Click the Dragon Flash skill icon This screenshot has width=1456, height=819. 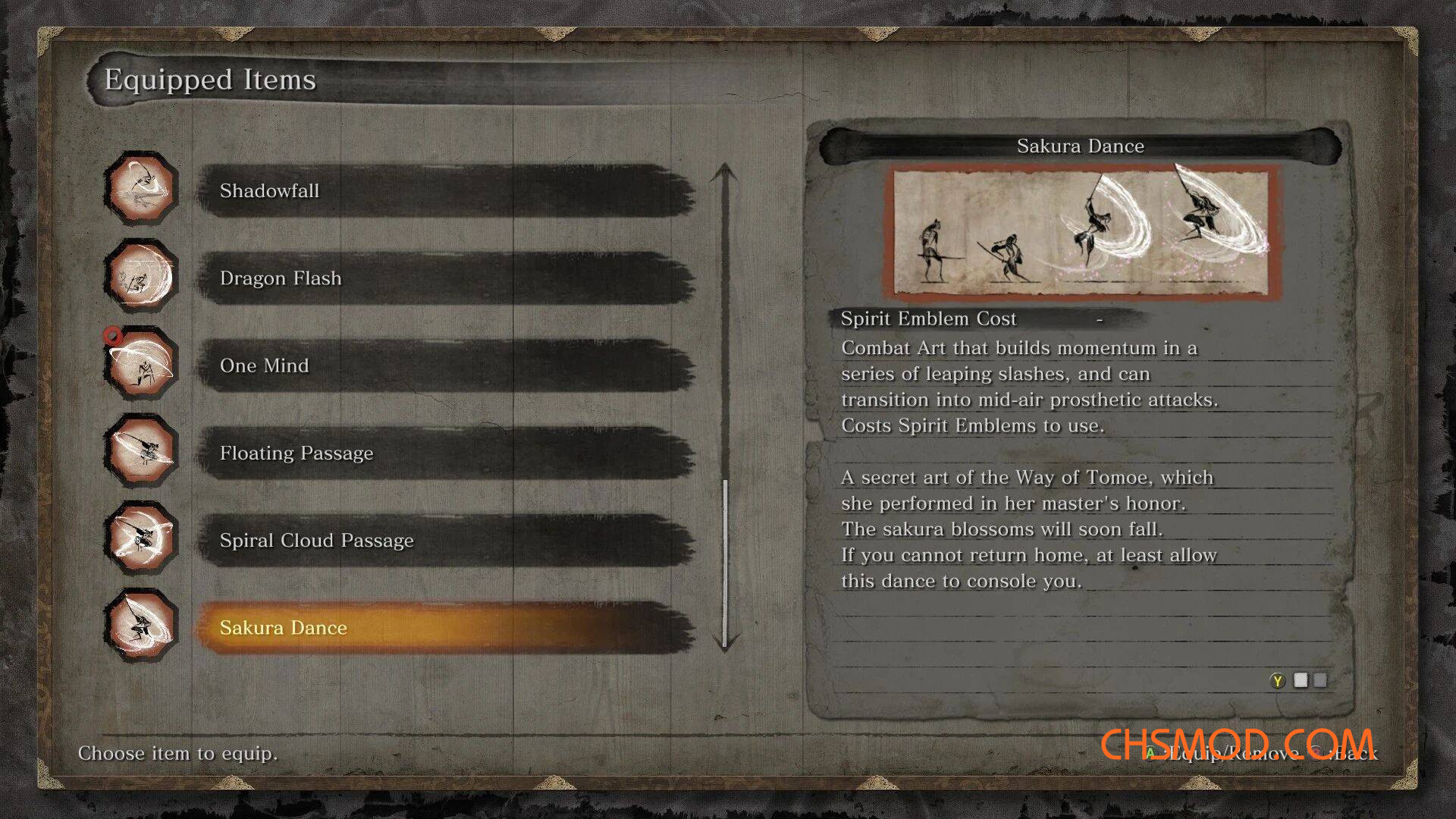click(141, 276)
